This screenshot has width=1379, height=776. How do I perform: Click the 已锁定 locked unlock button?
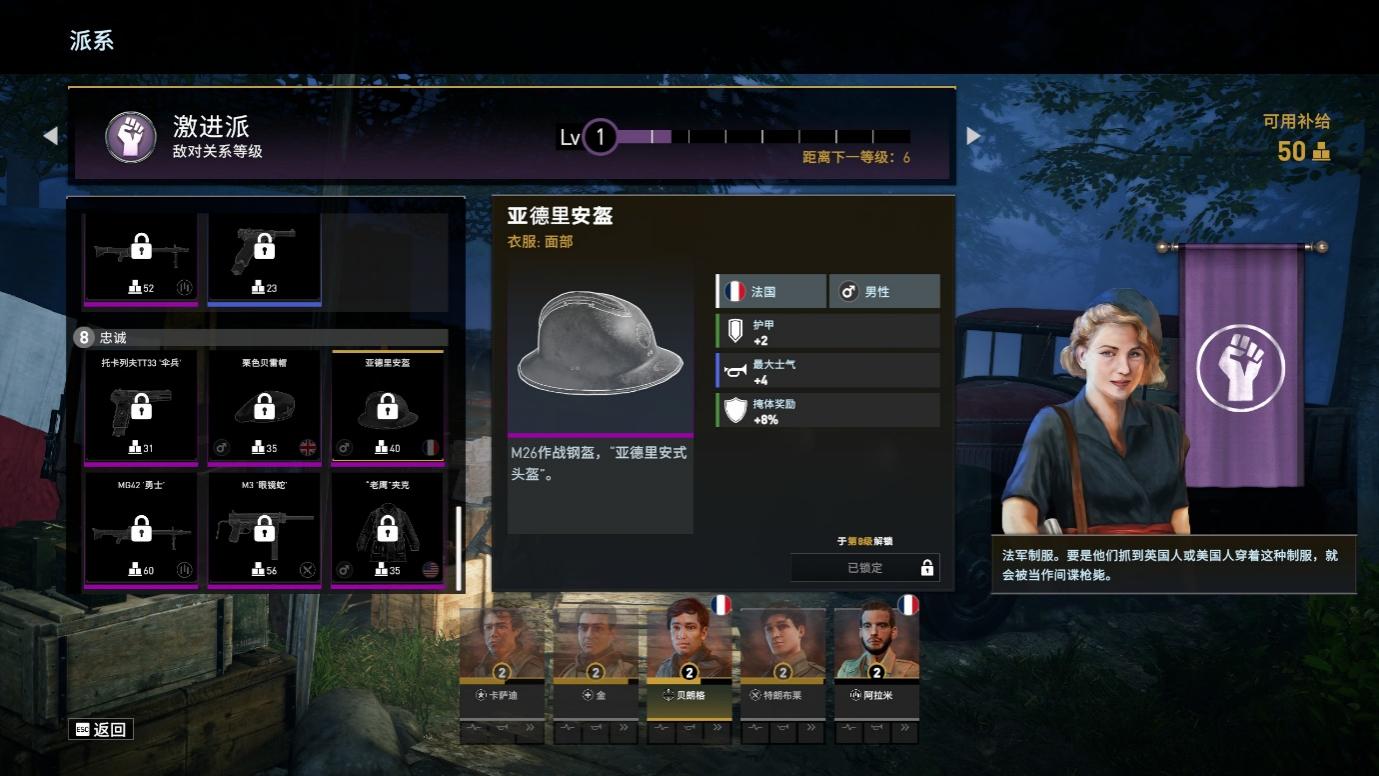[865, 568]
